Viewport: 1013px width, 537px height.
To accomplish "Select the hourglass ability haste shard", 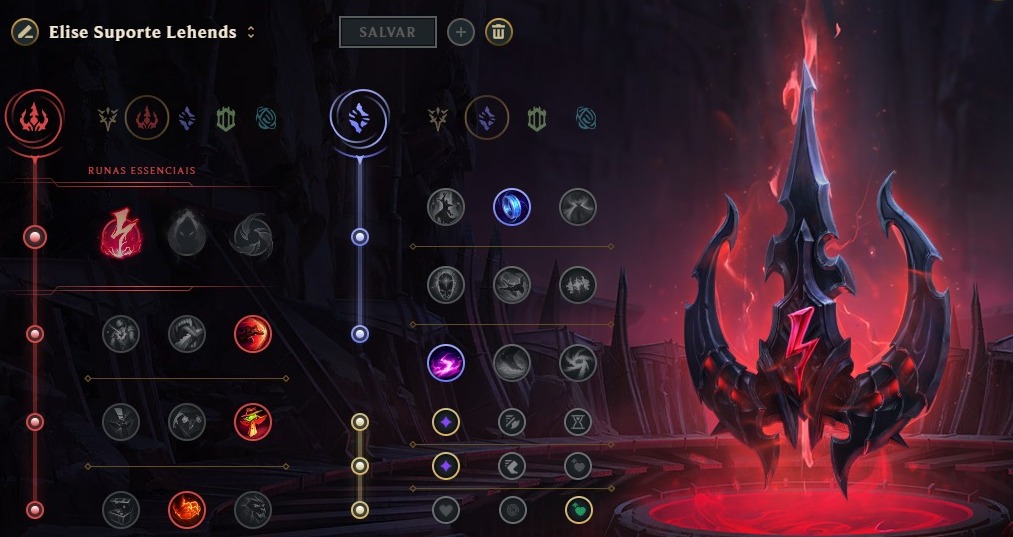I will tap(577, 422).
